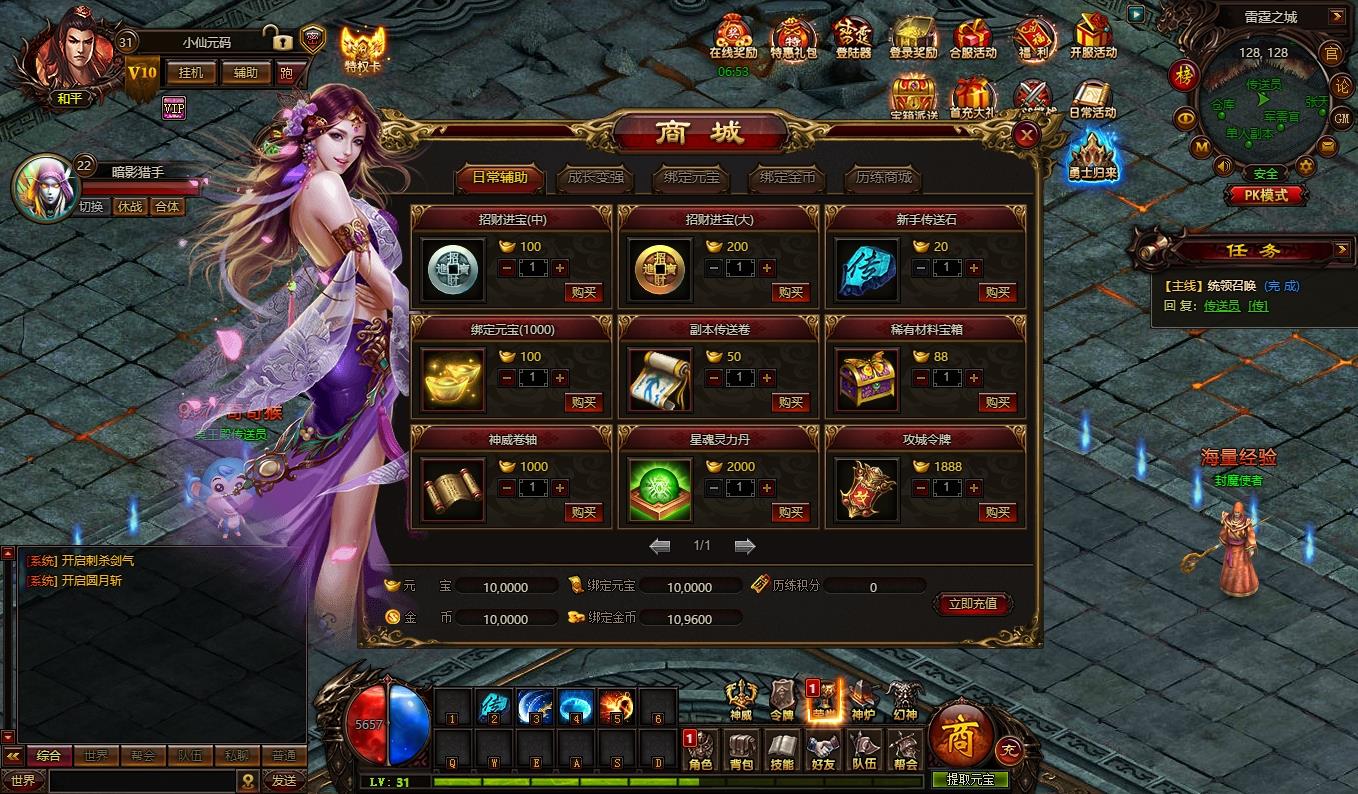Viewport: 1358px width, 794px height.
Task: Buy the 攻城令牌 token
Action: [x=997, y=512]
